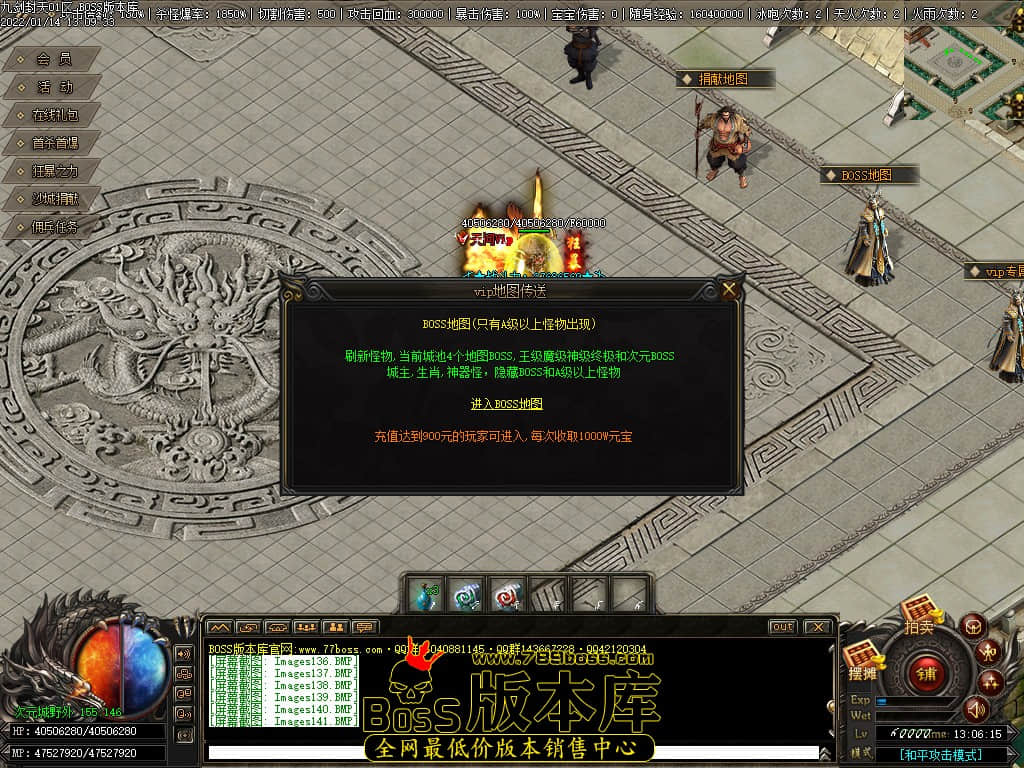This screenshot has width=1024, height=768.
Task: Close the vip地图传送 dialog
Action: point(729,290)
